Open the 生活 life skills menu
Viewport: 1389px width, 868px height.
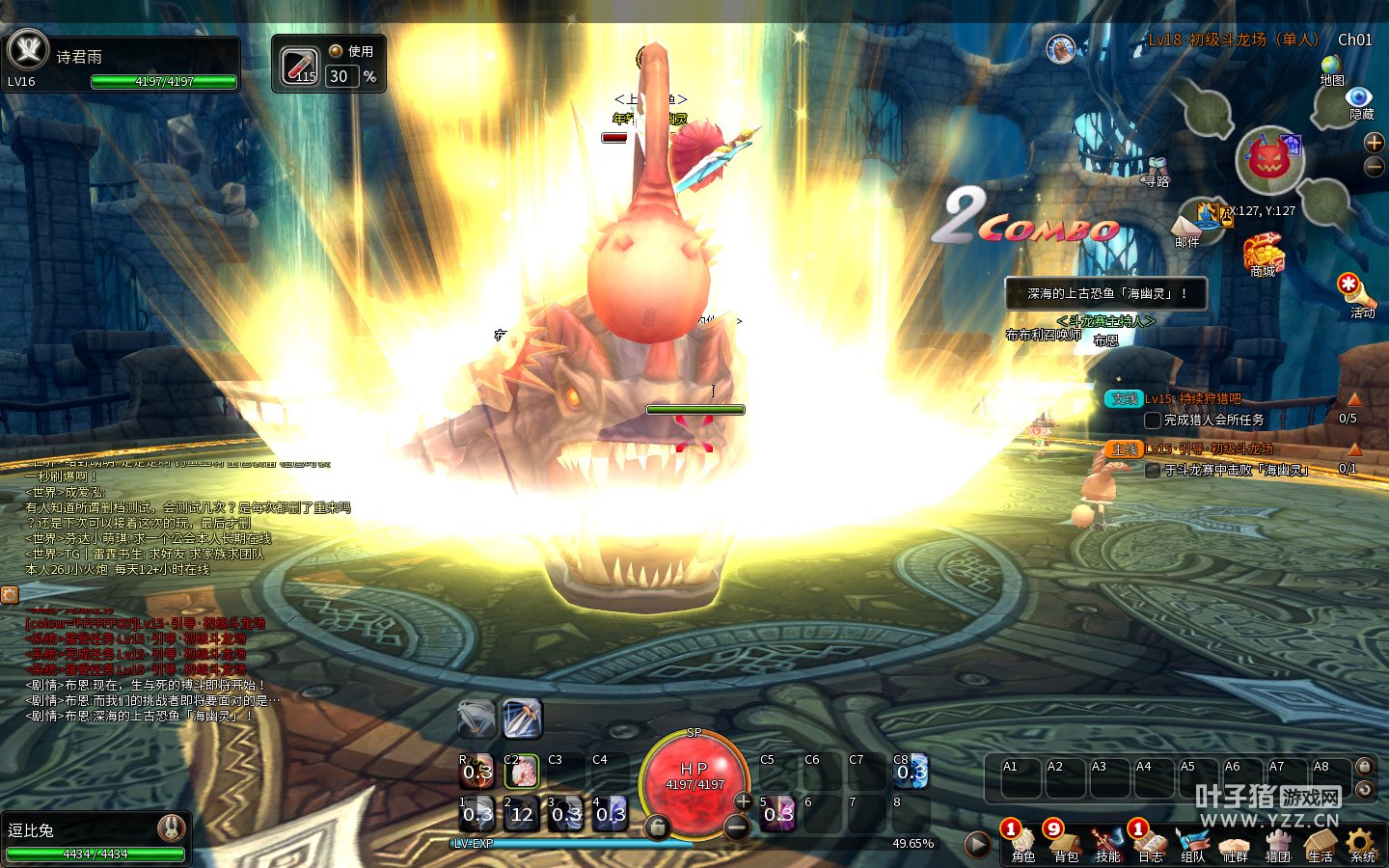(1321, 843)
